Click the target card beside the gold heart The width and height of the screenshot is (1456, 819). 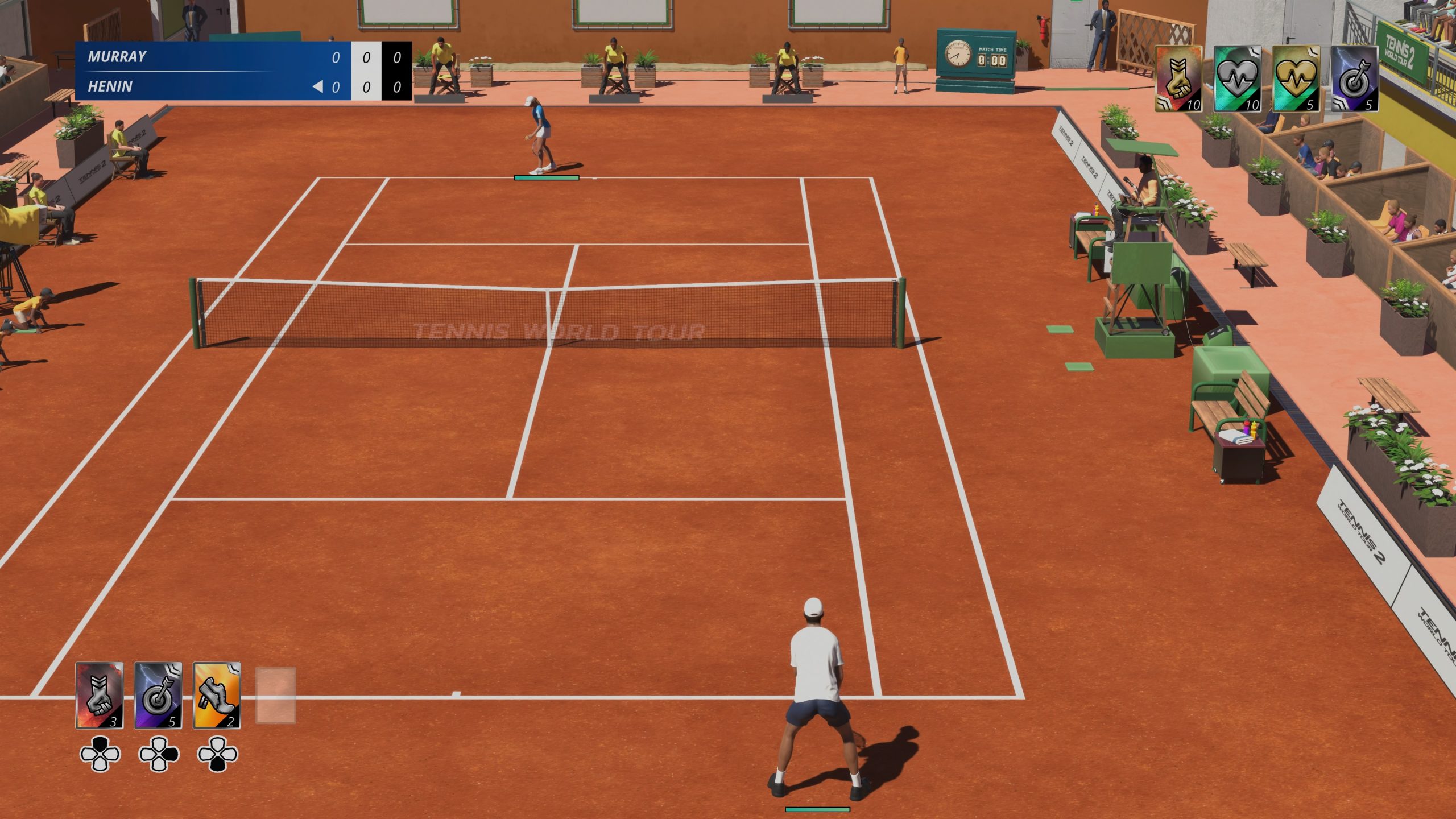coord(1354,78)
